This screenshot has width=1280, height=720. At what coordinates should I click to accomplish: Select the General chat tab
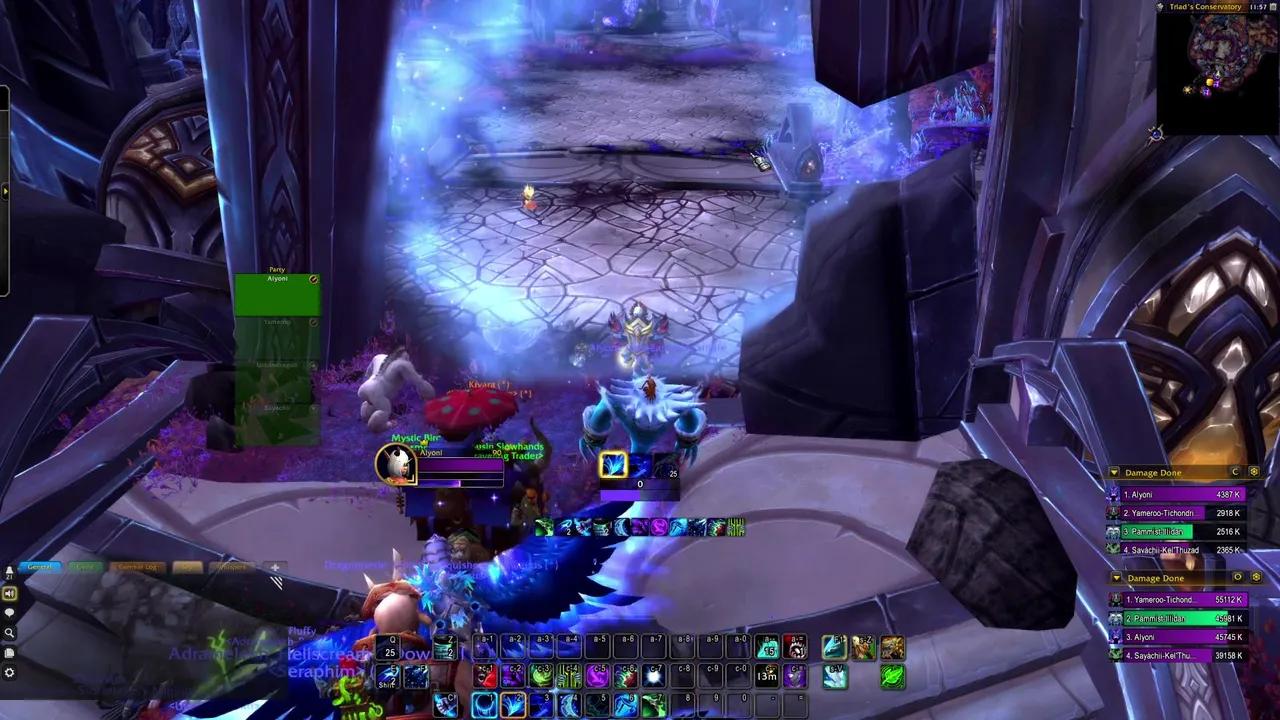(40, 566)
